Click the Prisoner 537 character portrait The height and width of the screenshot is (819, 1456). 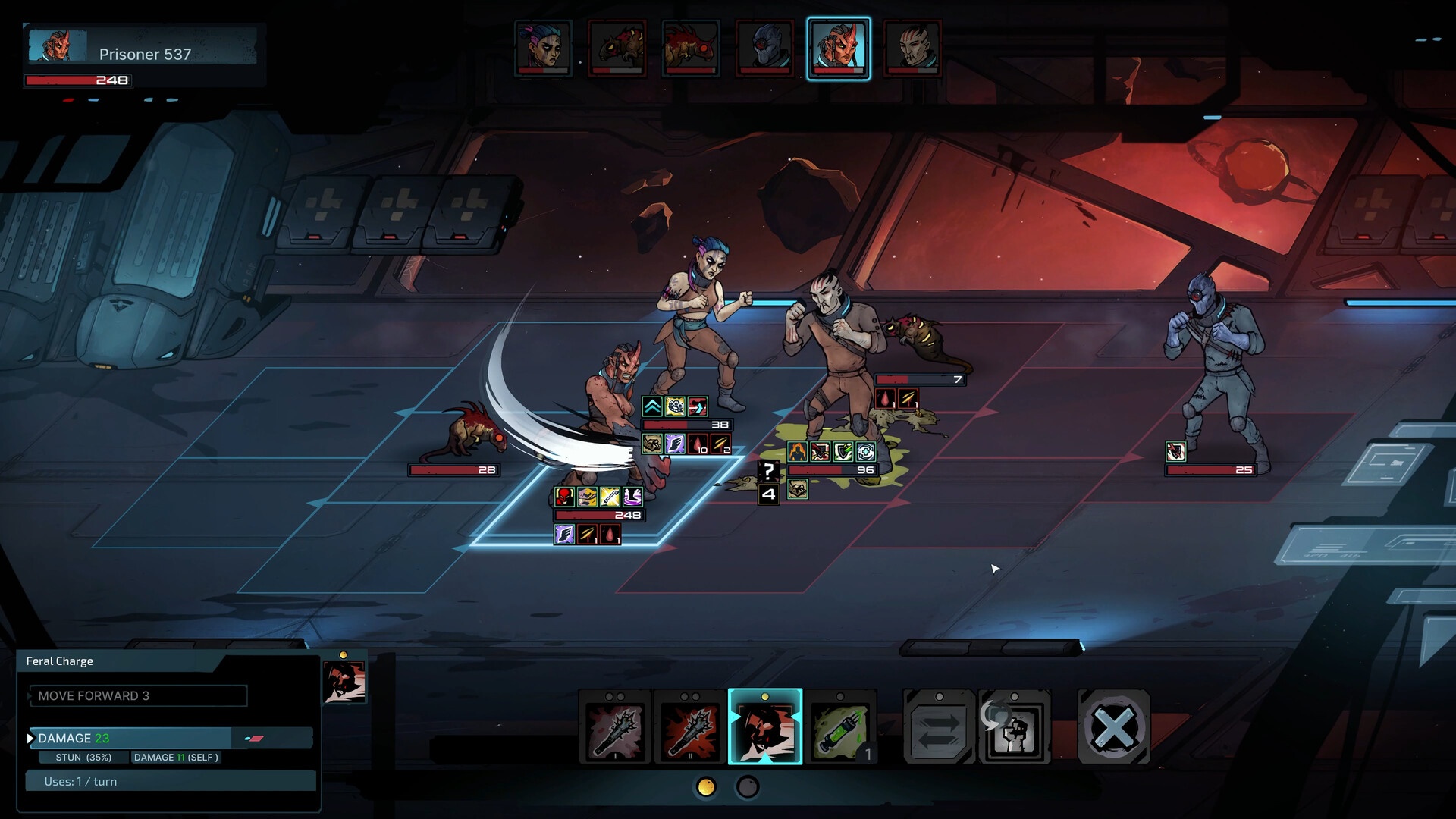(58, 46)
